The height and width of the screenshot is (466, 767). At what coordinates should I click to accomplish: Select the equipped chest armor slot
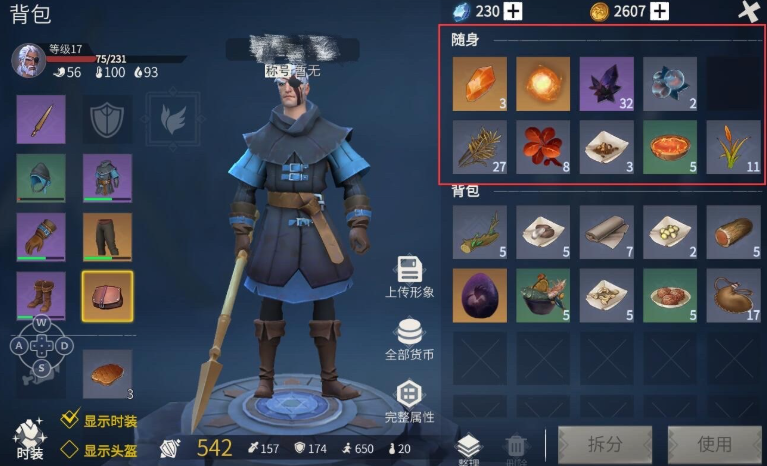pos(106,178)
